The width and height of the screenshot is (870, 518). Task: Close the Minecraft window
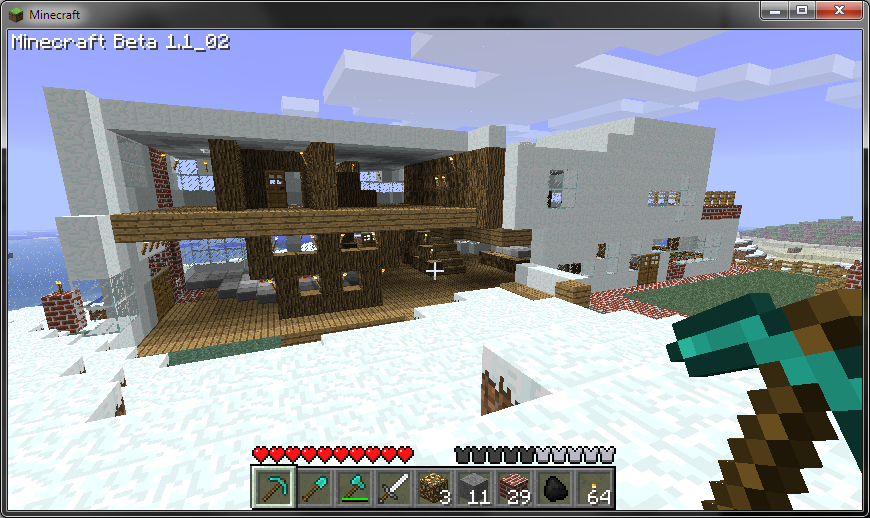point(838,10)
